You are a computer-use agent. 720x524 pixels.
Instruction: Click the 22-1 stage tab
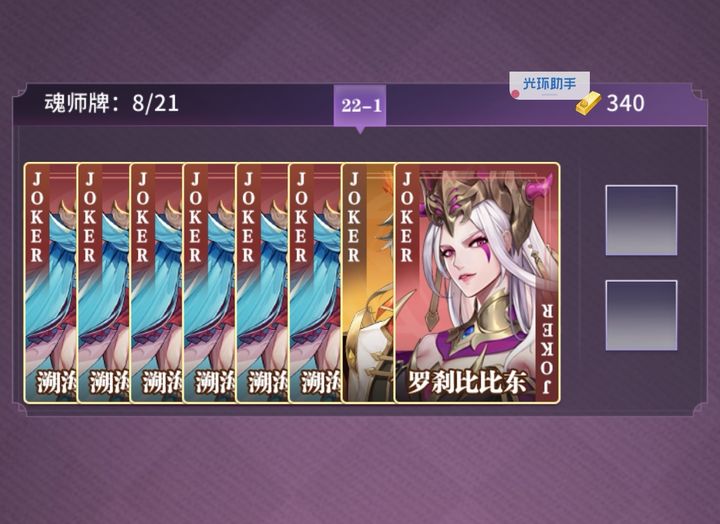point(360,105)
